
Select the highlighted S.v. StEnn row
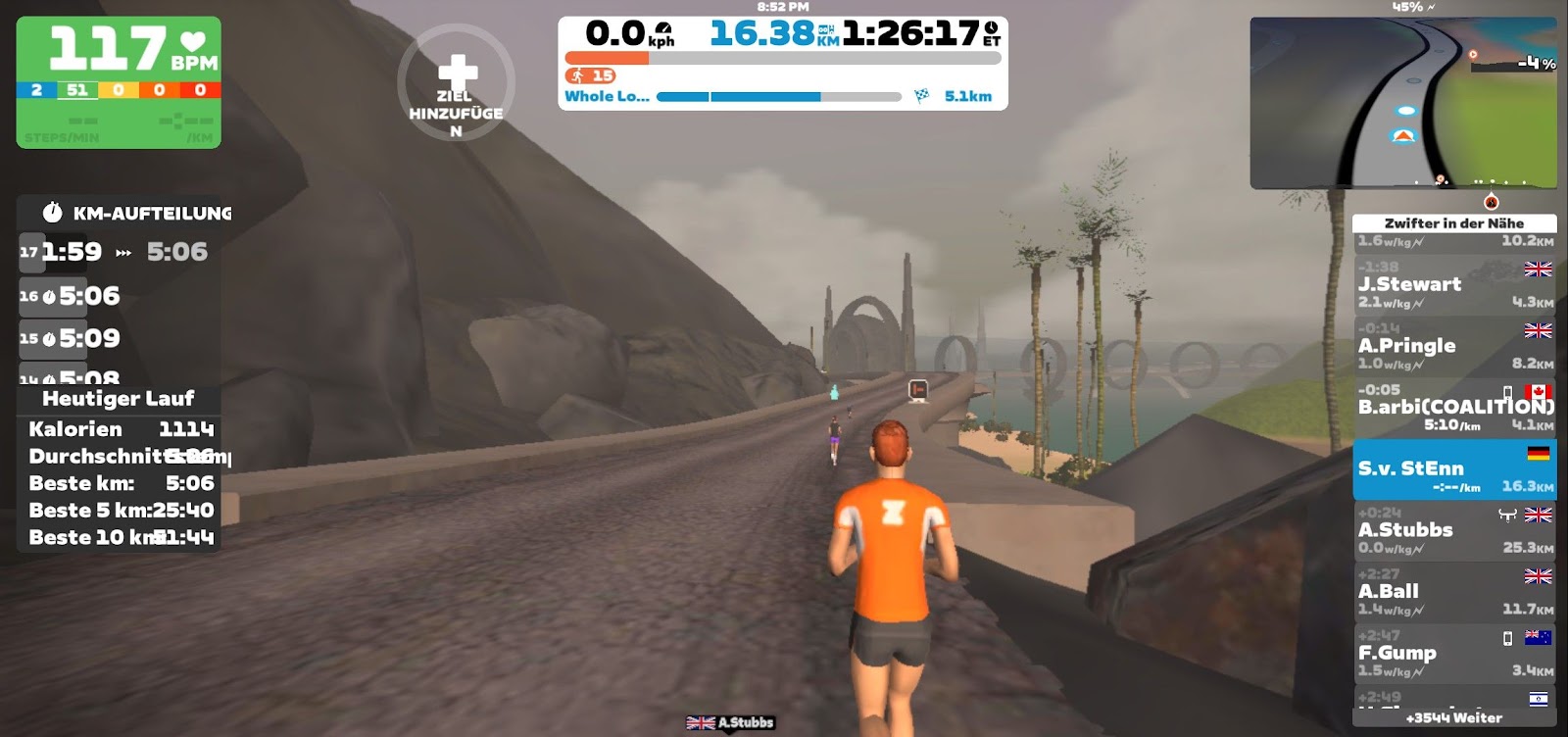coord(1453,469)
